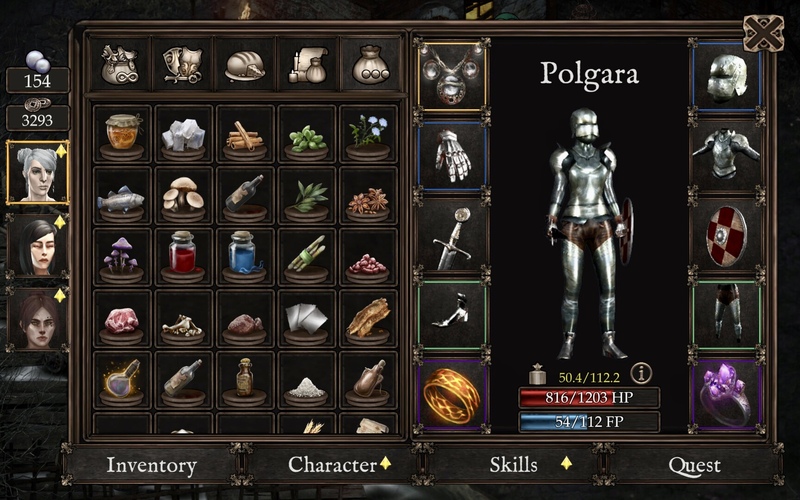Show weight info with the i button
This screenshot has width=800, height=500.
tap(641, 373)
